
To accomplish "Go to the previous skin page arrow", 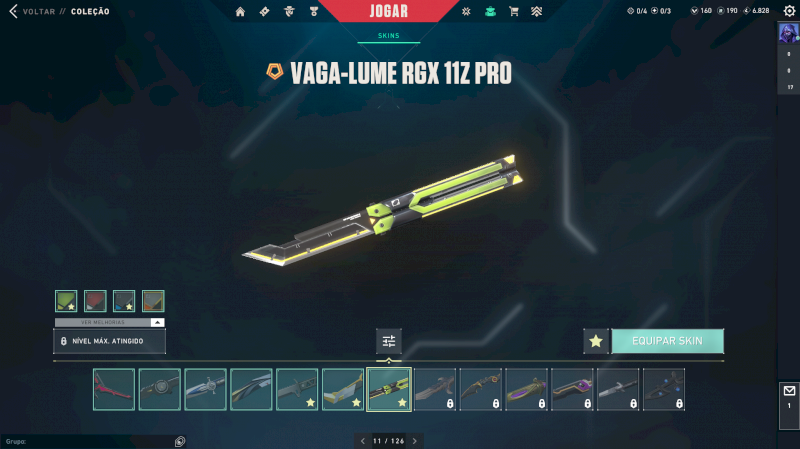I will tap(362, 440).
